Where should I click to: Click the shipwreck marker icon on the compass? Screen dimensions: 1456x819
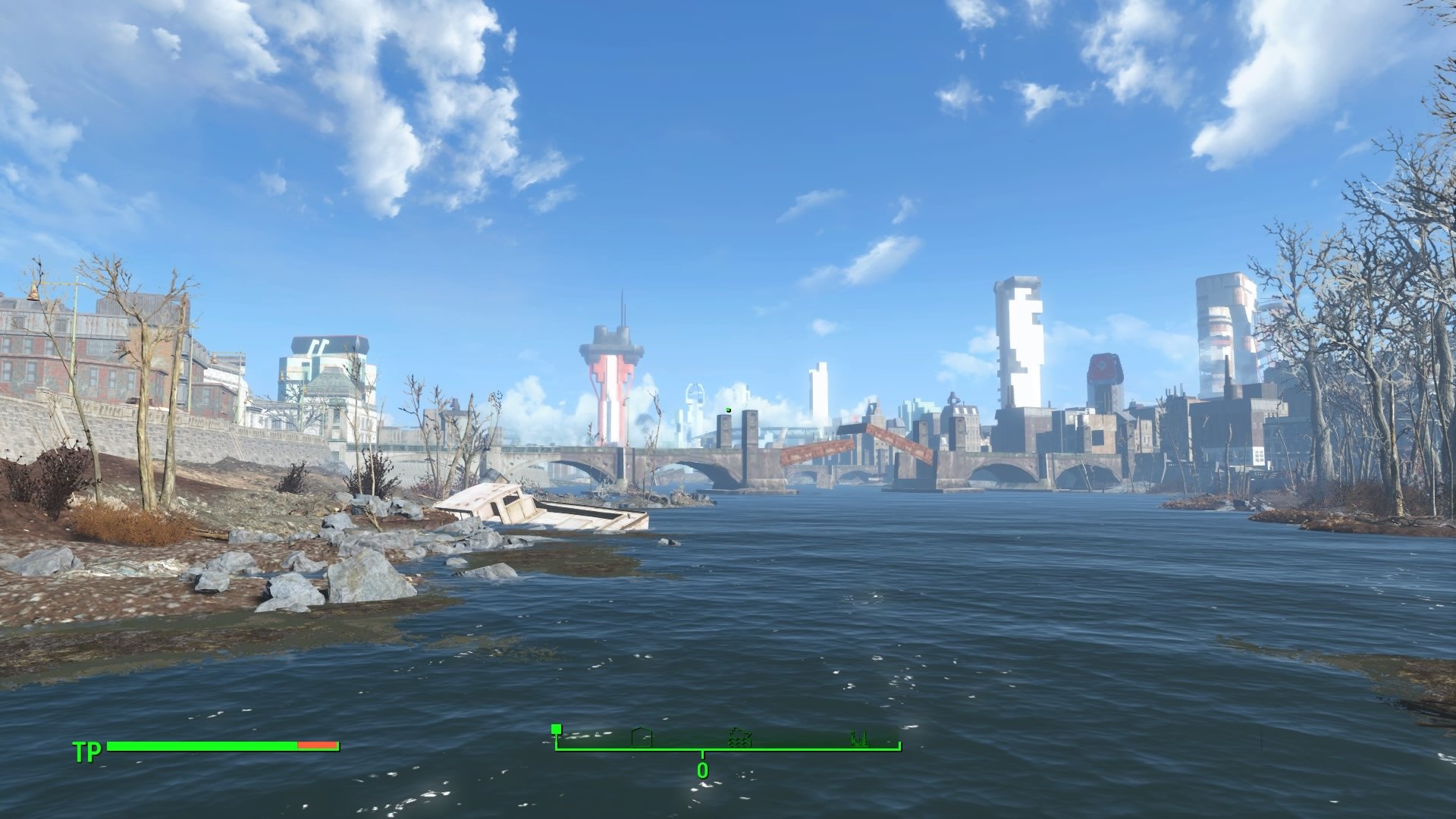tap(739, 738)
